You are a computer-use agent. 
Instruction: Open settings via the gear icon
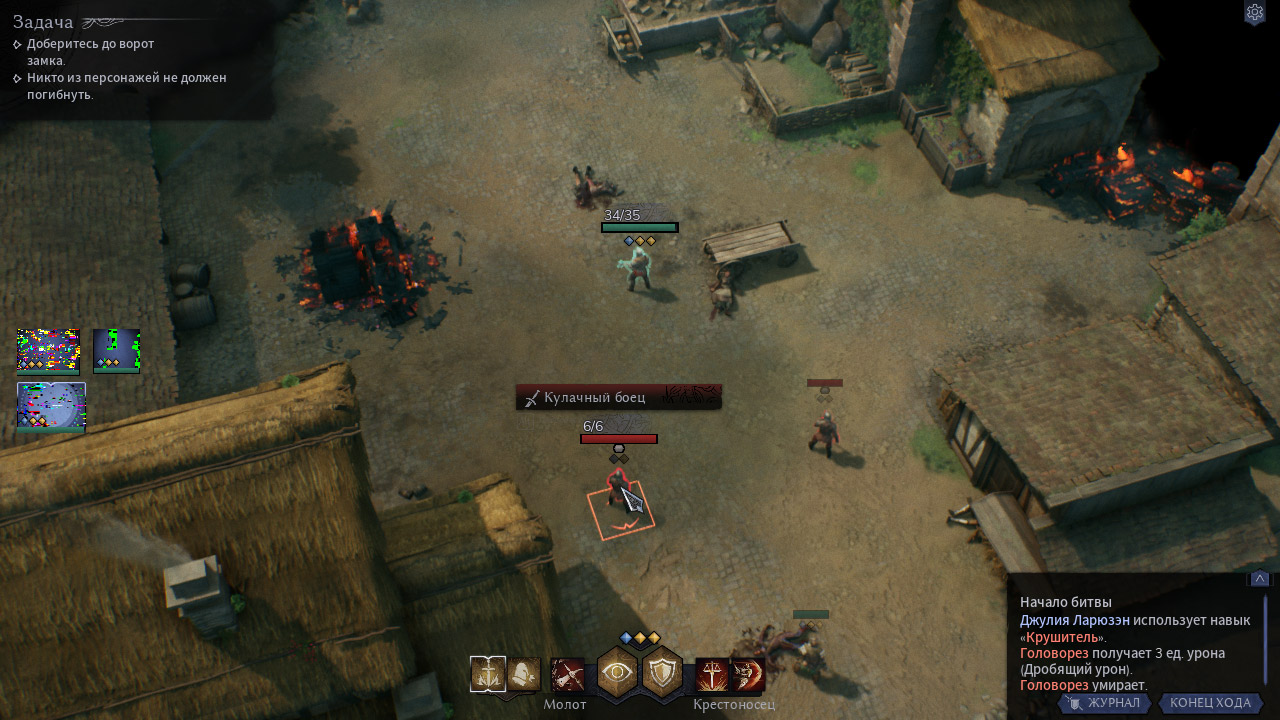tap(1254, 13)
